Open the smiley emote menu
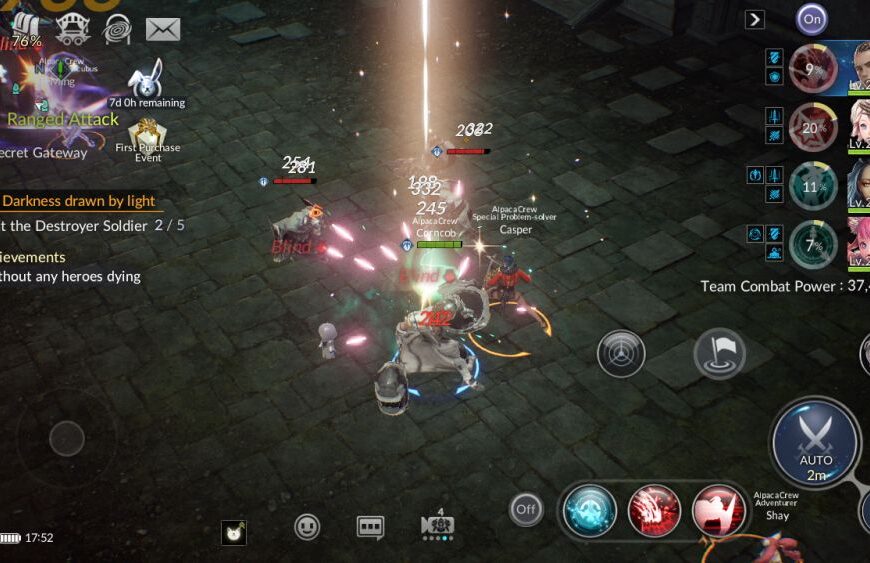This screenshot has height=563, width=870. click(x=307, y=527)
